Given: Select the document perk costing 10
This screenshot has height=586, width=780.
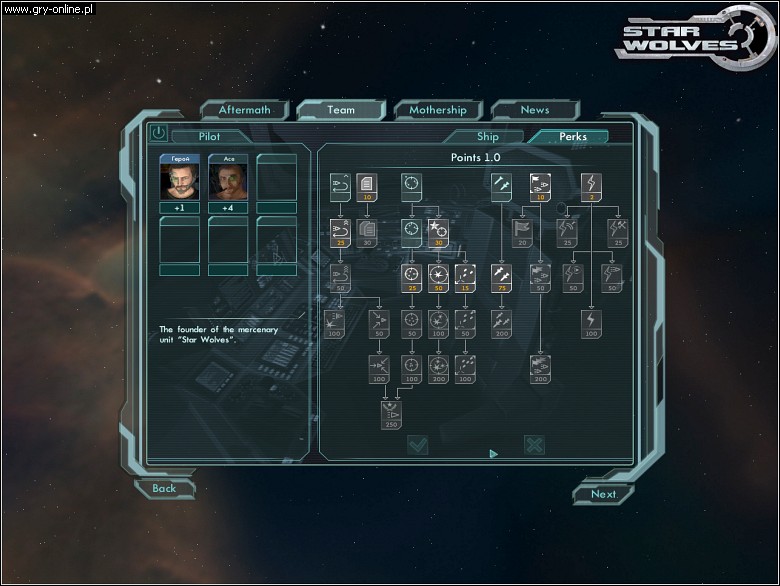Looking at the screenshot, I should 367,187.
